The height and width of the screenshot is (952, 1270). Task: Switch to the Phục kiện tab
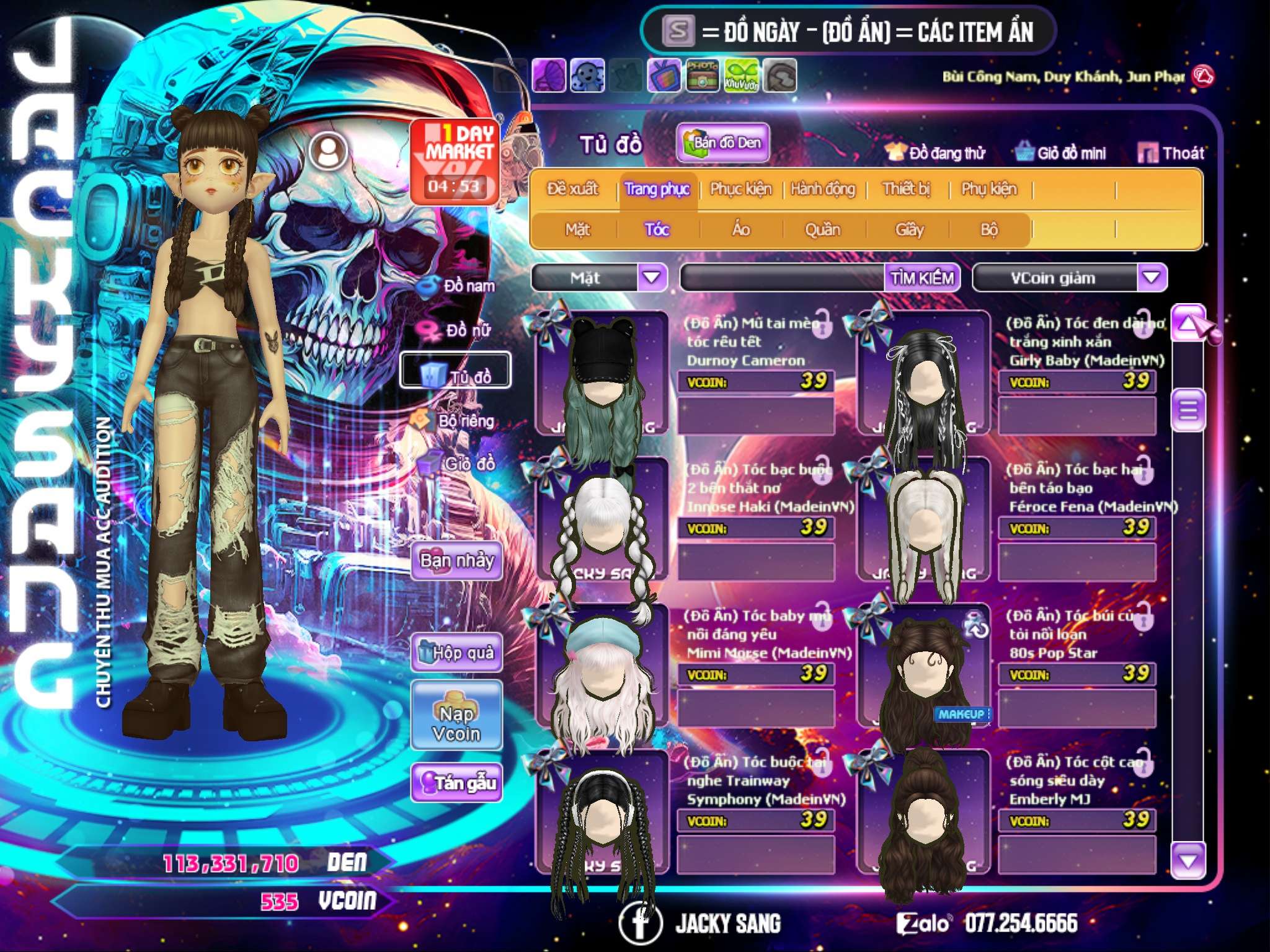(x=741, y=189)
